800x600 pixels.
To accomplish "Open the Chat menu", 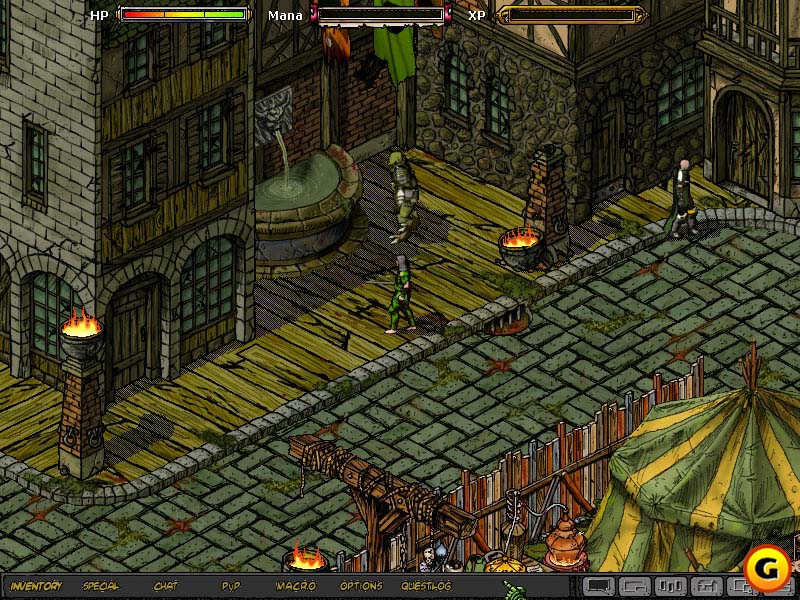I will 165,586.
